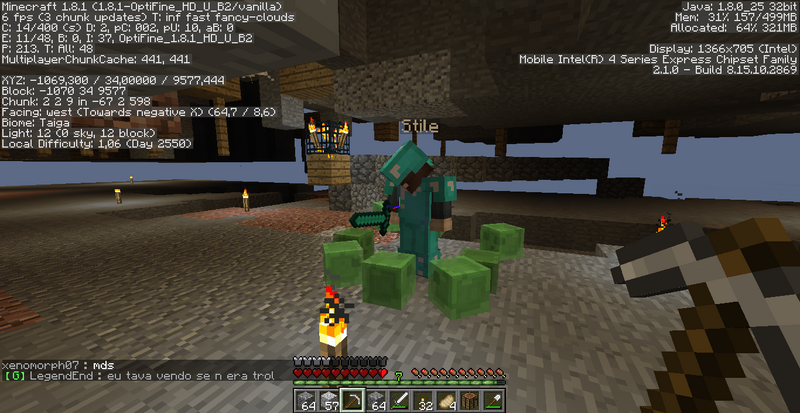Select the stack of 57 cobblestone
The image size is (800, 413).
pyautogui.click(x=329, y=400)
